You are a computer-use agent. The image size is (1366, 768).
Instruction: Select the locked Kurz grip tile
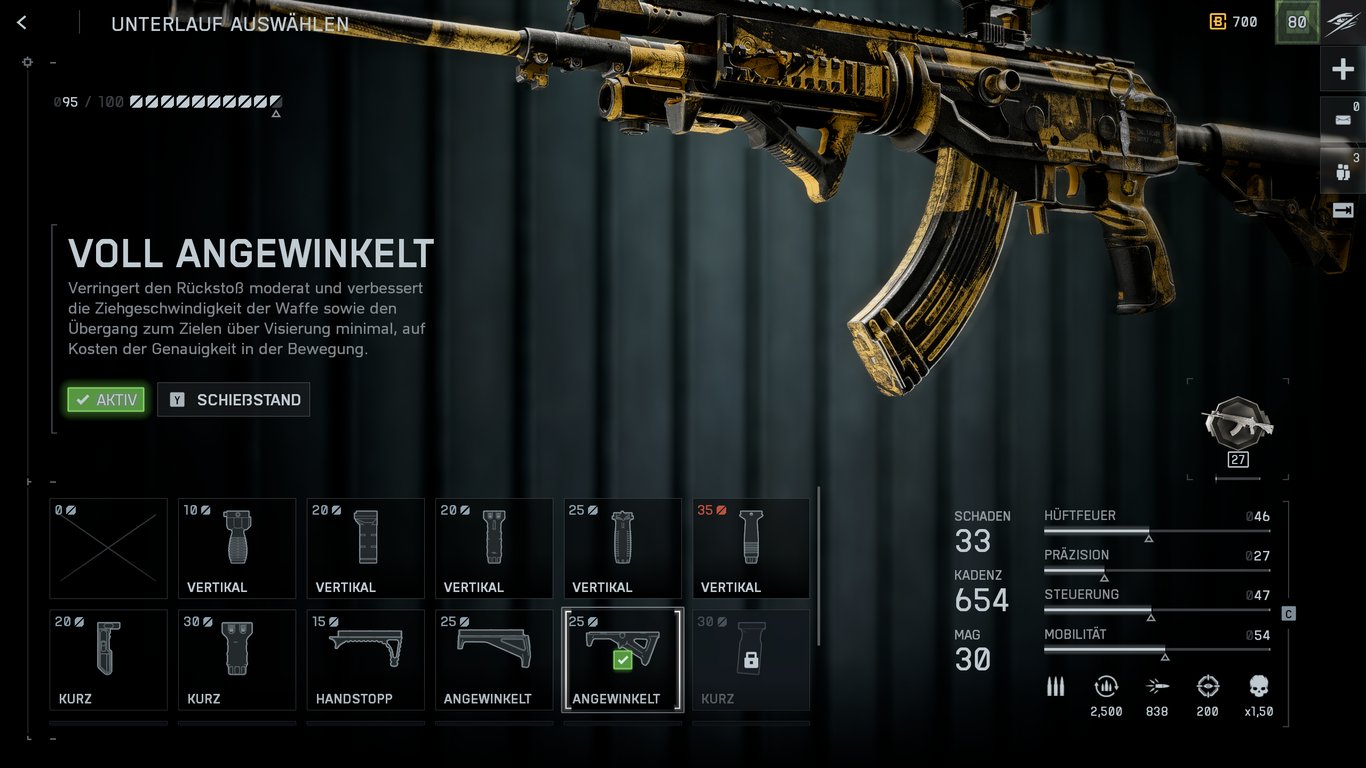(751, 659)
